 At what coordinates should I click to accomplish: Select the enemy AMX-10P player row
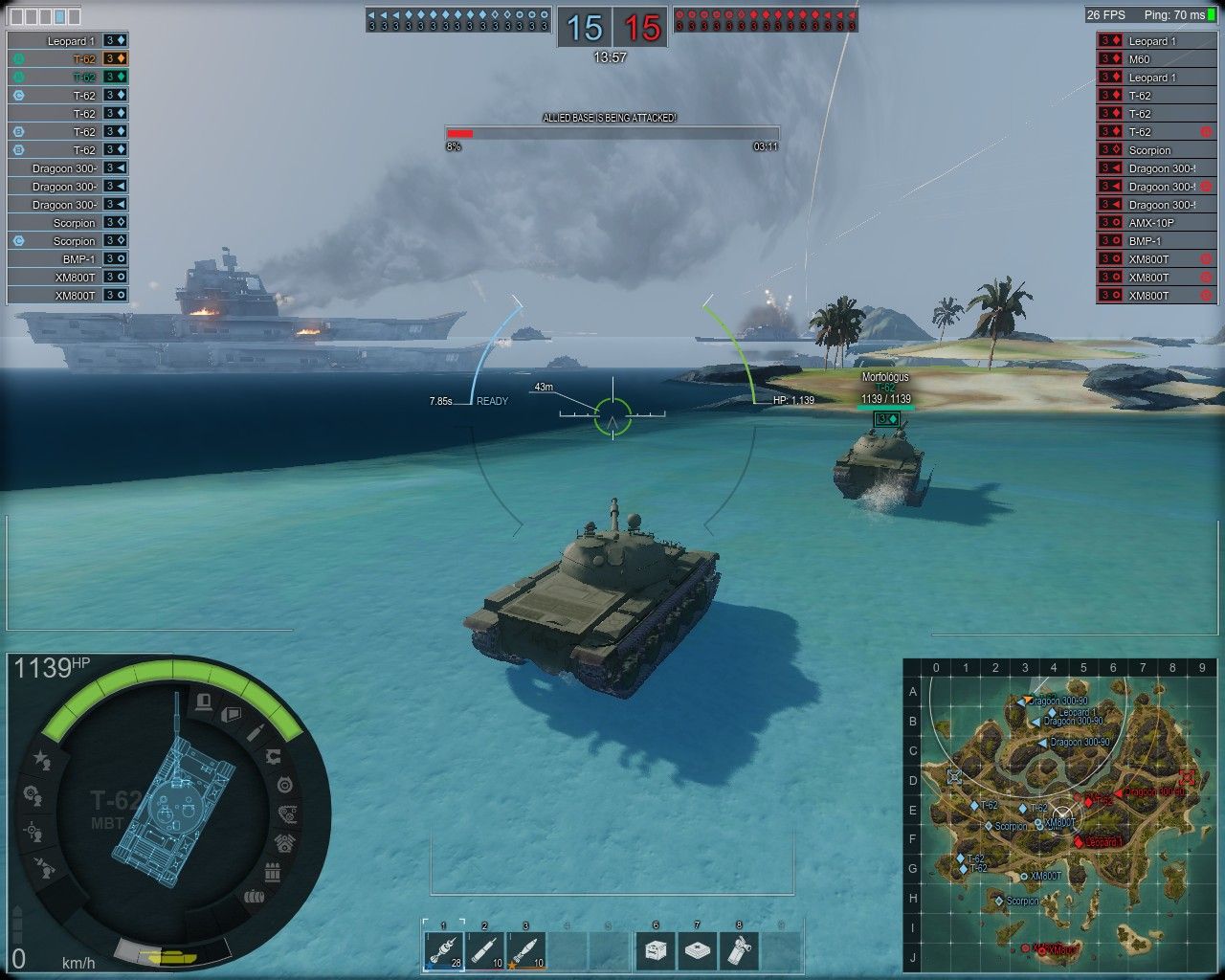coord(1158,223)
